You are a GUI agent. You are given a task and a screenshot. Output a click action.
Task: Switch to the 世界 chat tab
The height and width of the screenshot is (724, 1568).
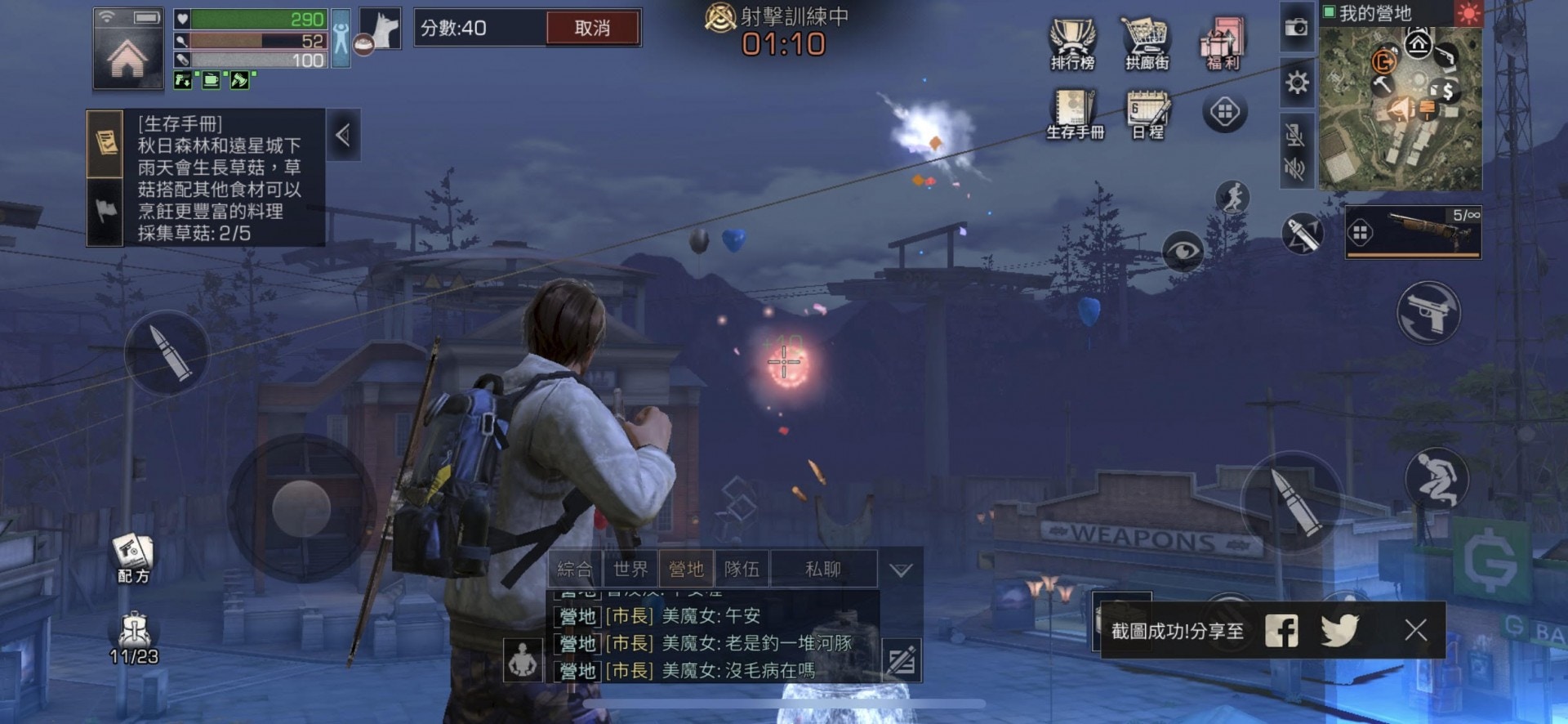(630, 569)
